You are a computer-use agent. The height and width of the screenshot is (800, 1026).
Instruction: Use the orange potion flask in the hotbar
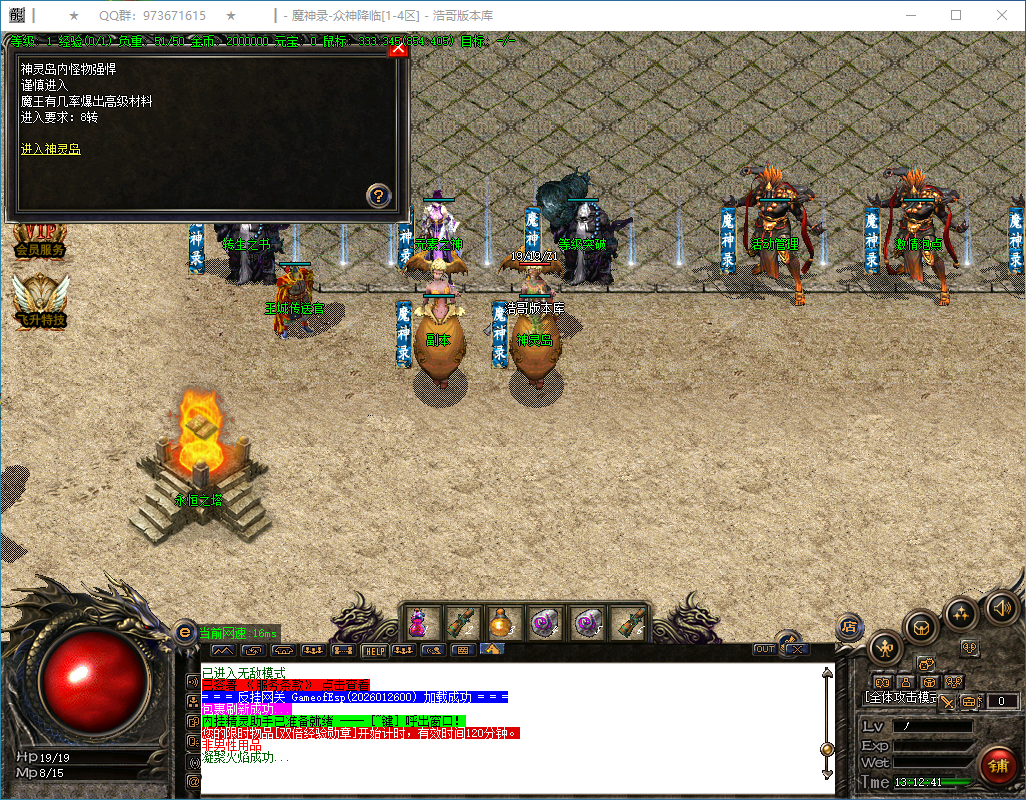pos(499,623)
